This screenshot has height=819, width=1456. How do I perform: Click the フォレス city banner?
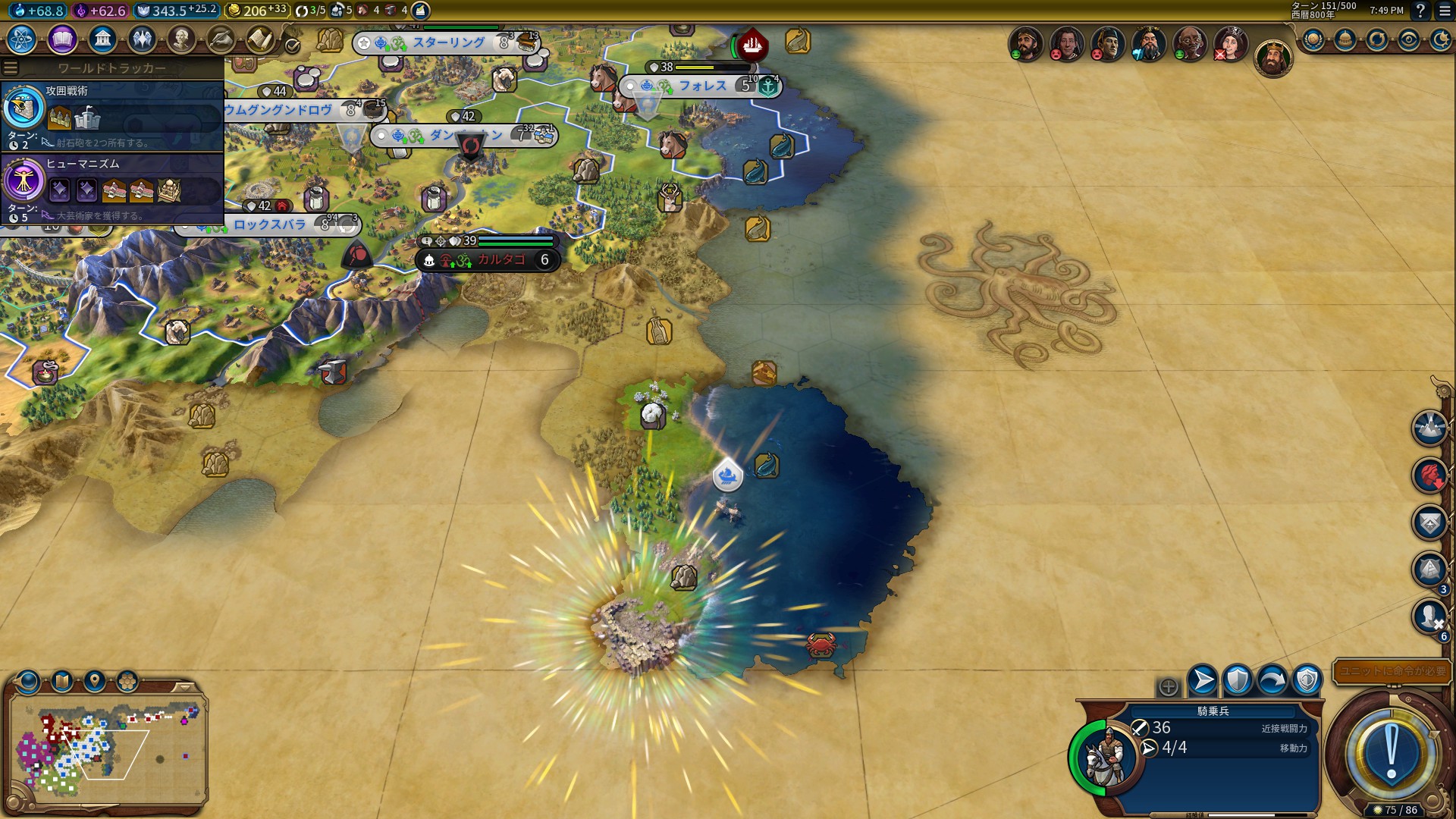coord(701,86)
